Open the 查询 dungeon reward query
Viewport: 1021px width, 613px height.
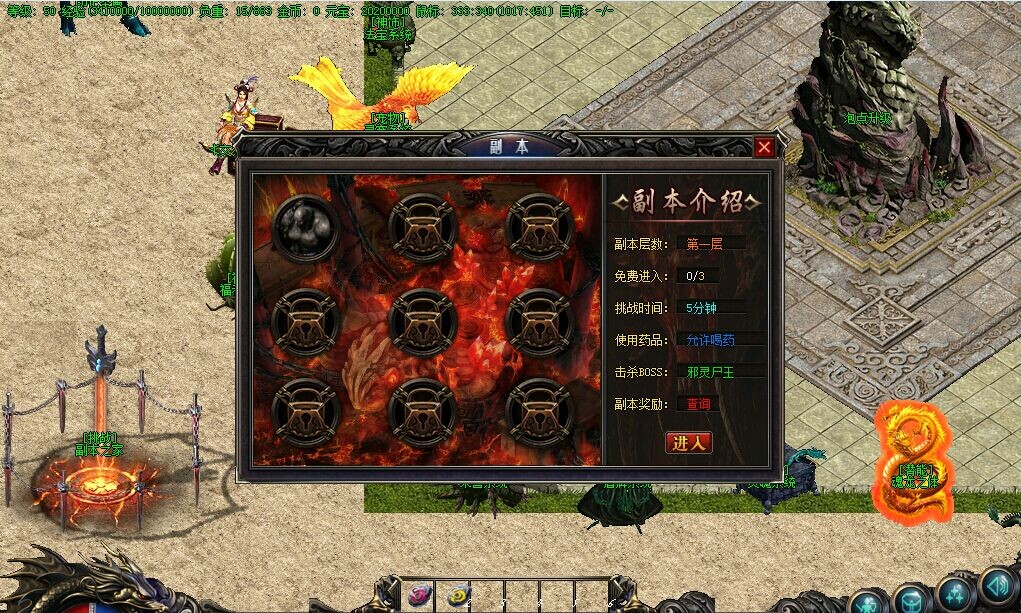pyautogui.click(x=698, y=404)
